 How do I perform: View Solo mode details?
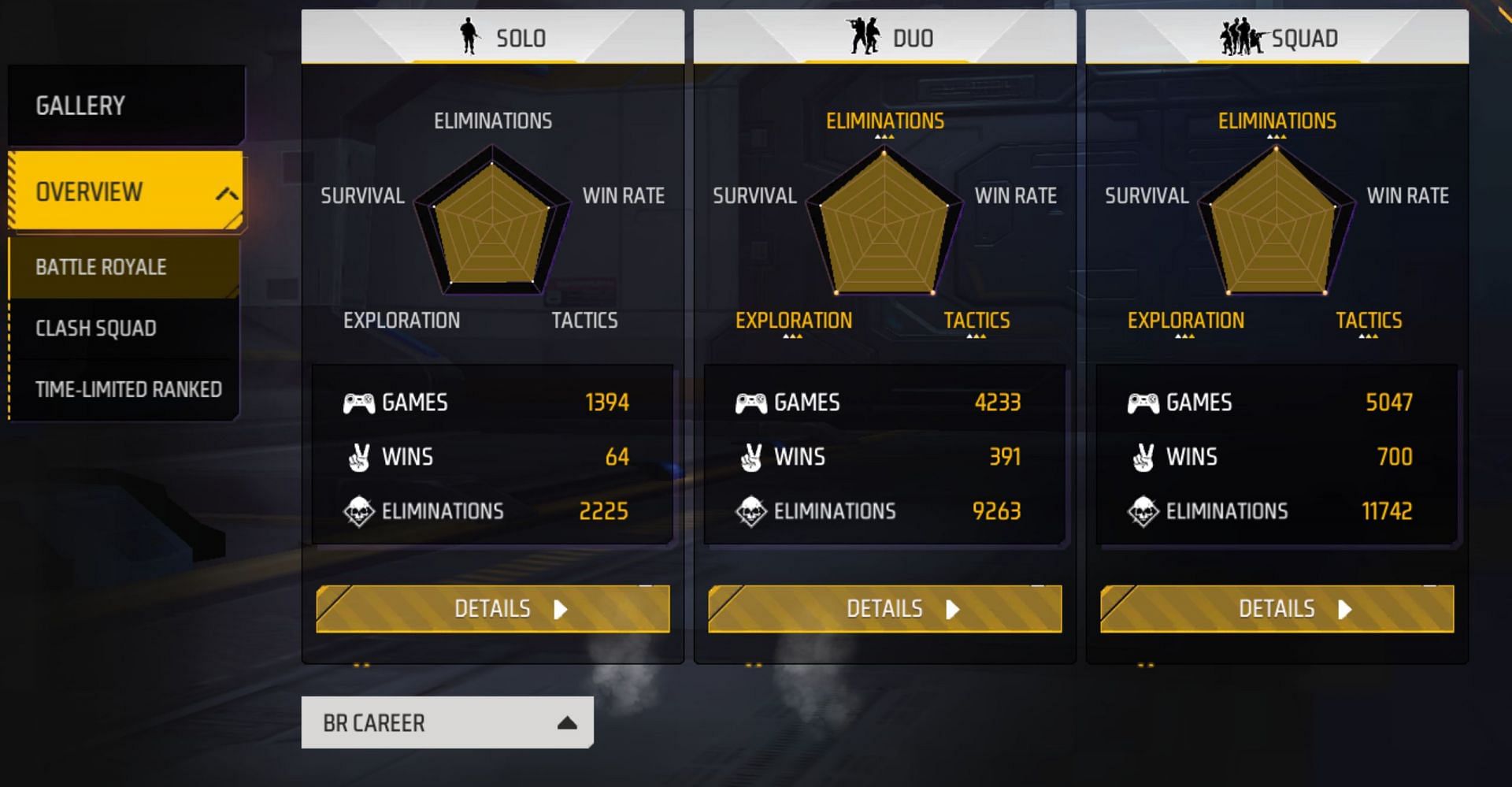(x=493, y=609)
